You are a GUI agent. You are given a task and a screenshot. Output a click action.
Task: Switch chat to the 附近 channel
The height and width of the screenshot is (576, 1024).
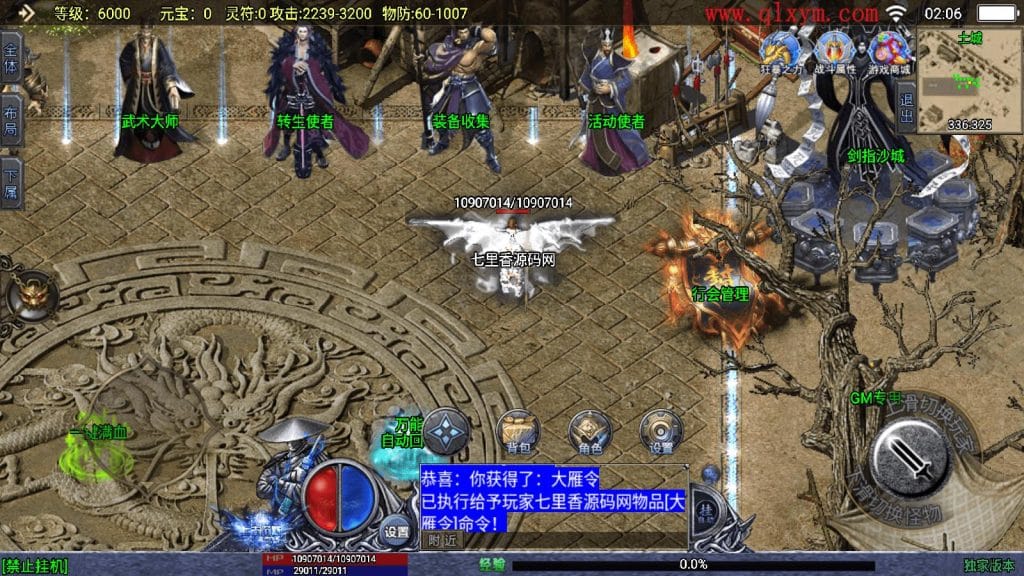click(444, 540)
